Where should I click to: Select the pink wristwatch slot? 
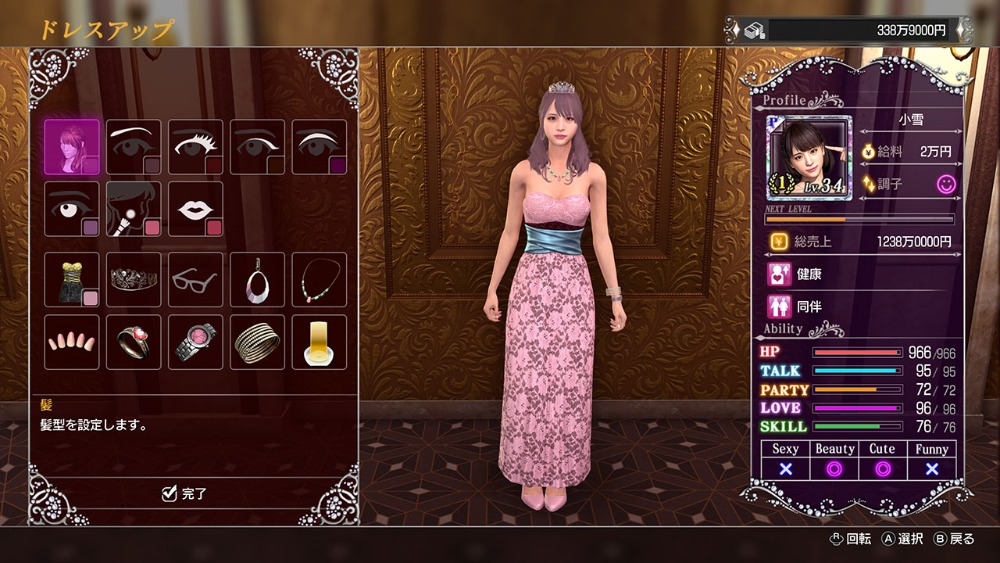(x=196, y=342)
